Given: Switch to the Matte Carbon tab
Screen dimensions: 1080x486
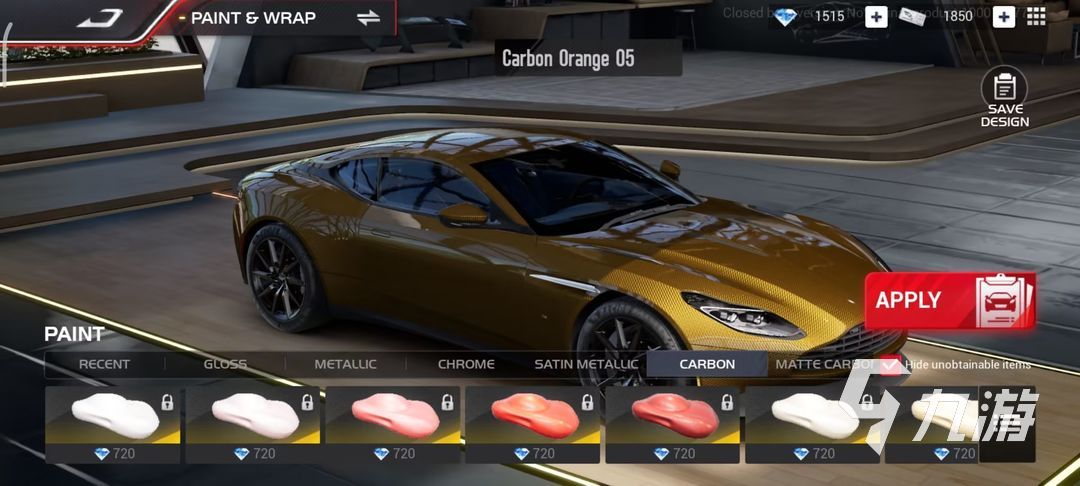Looking at the screenshot, I should (x=822, y=364).
